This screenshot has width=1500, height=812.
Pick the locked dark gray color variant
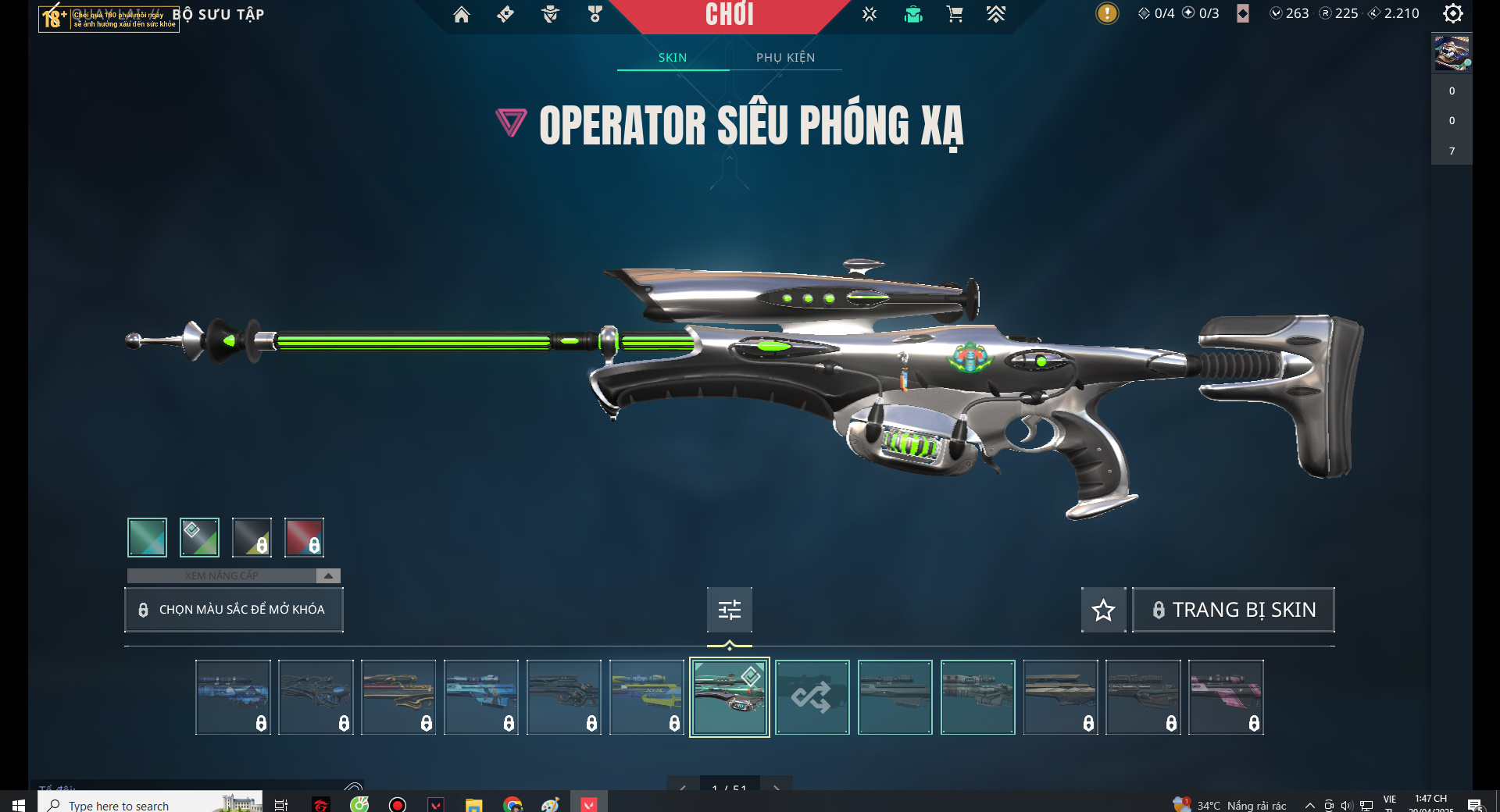pos(252,537)
